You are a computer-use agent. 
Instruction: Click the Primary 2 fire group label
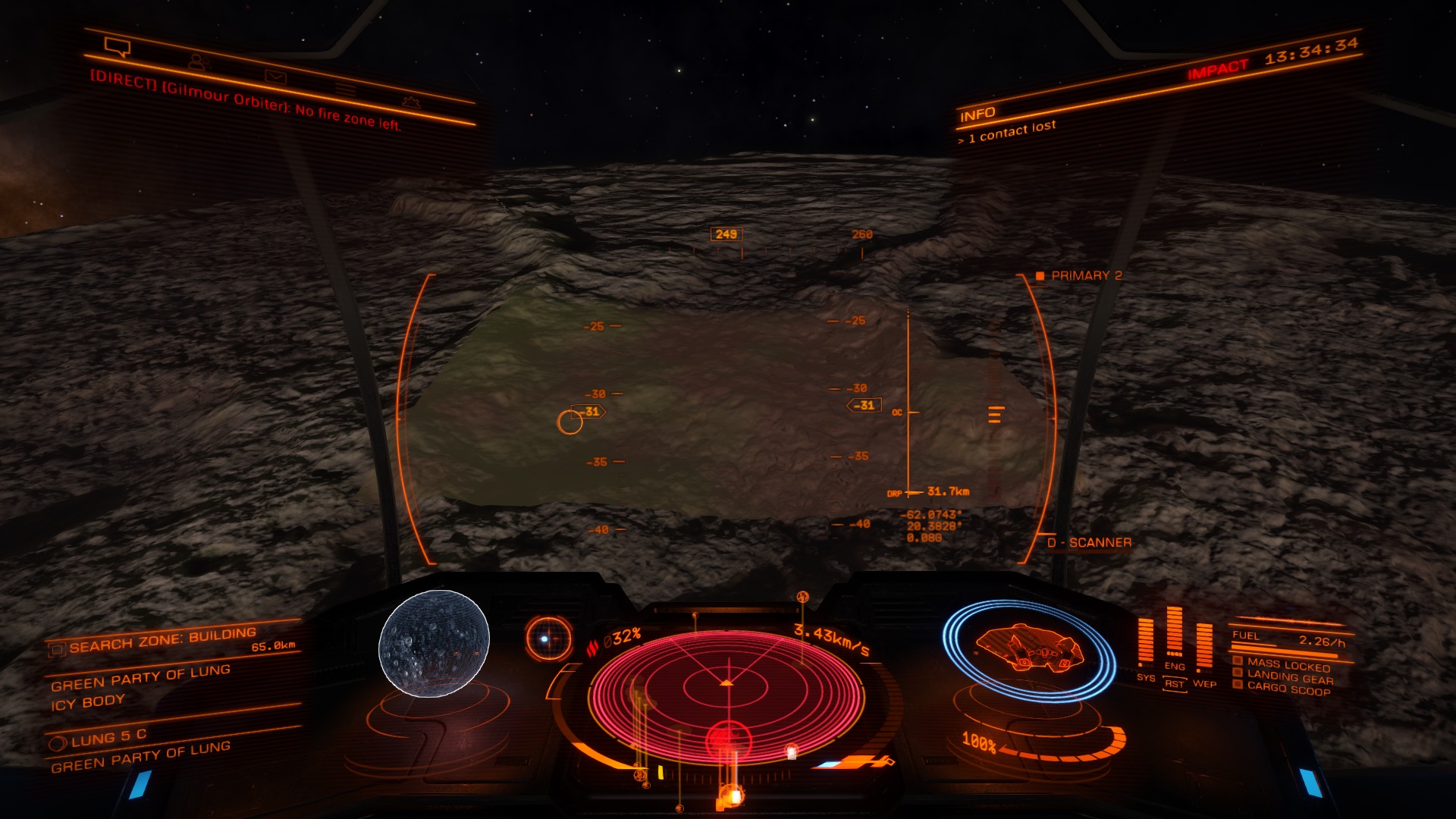(x=1086, y=275)
